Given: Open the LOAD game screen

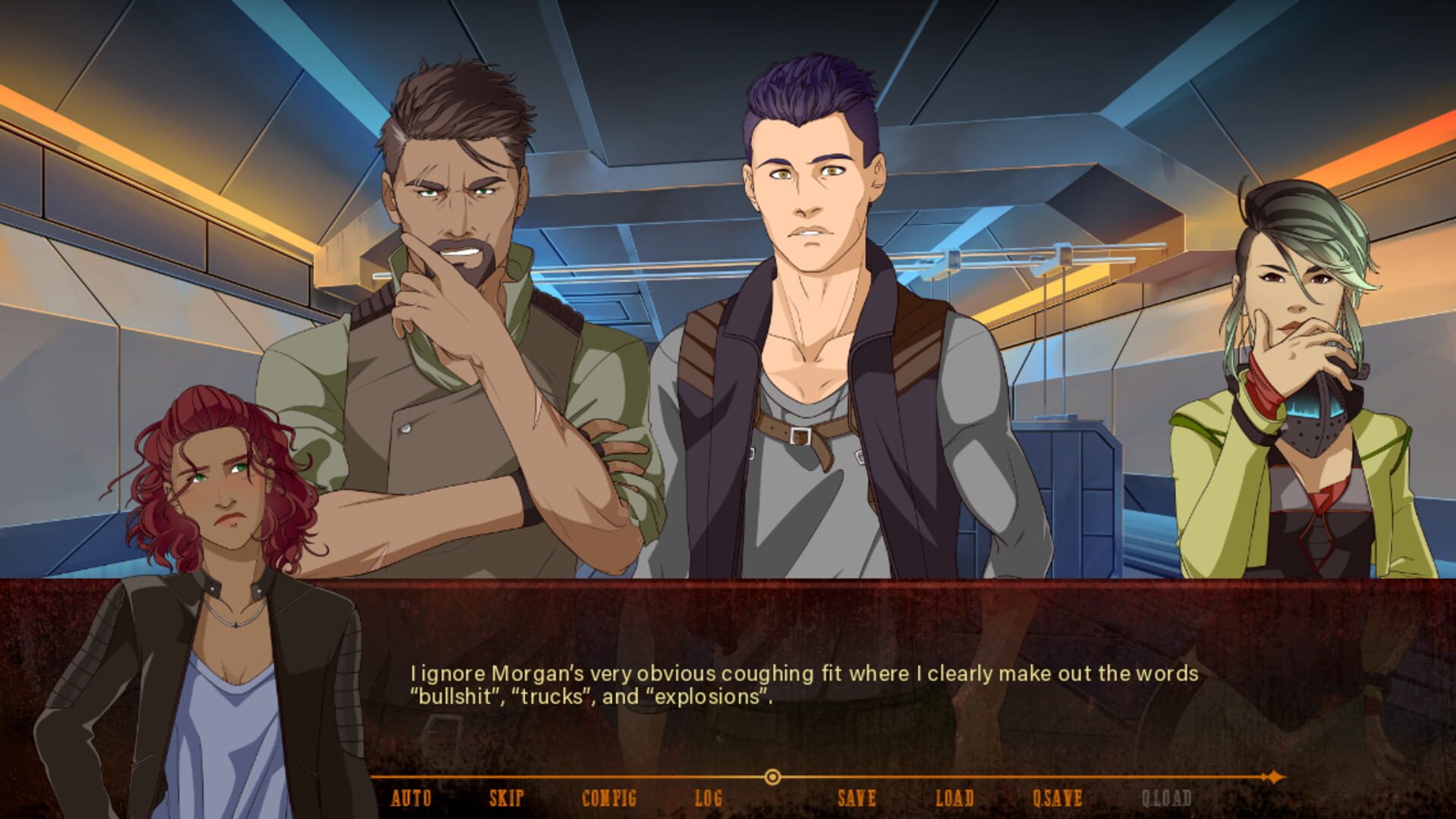Looking at the screenshot, I should (x=955, y=797).
